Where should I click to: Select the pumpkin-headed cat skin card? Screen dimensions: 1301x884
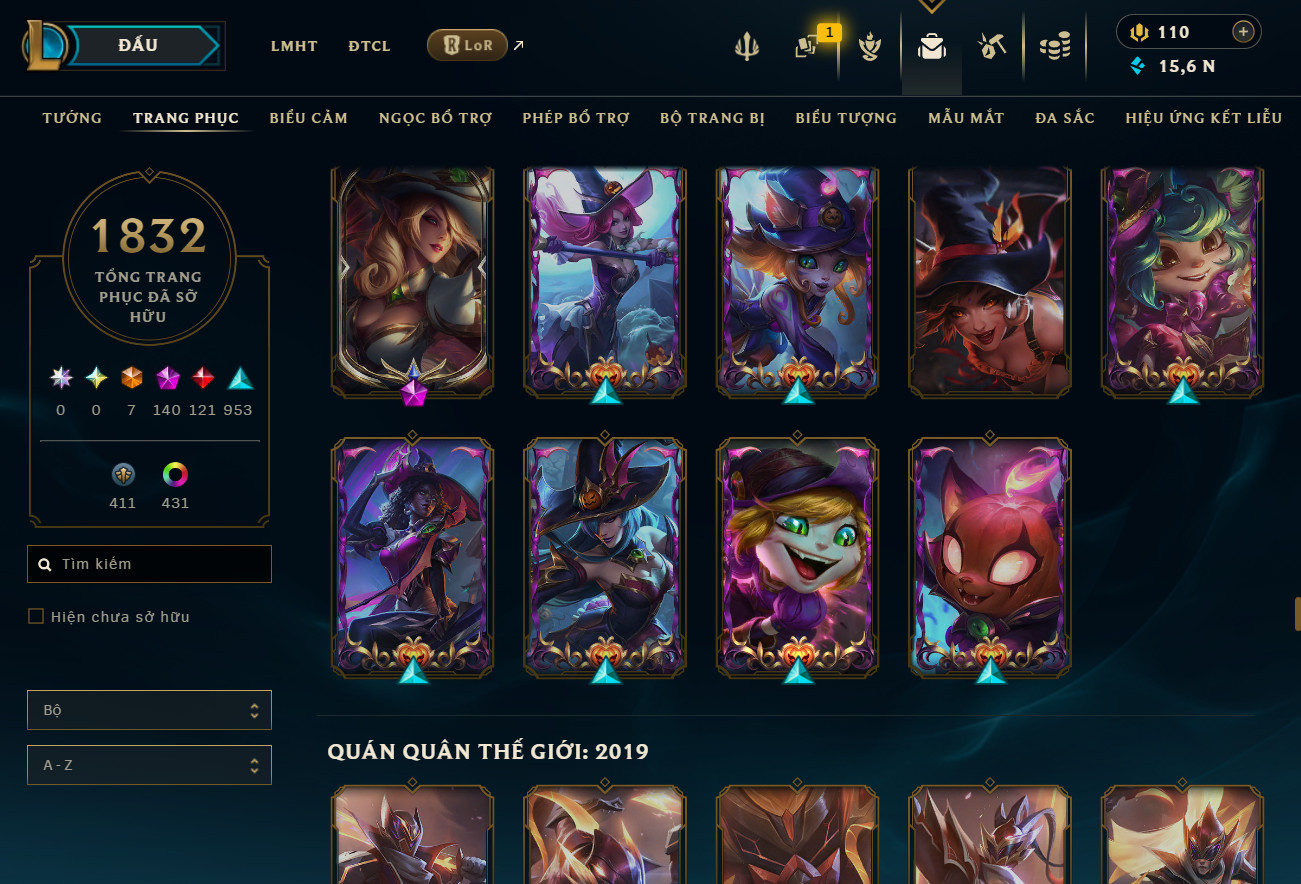pyautogui.click(x=989, y=555)
